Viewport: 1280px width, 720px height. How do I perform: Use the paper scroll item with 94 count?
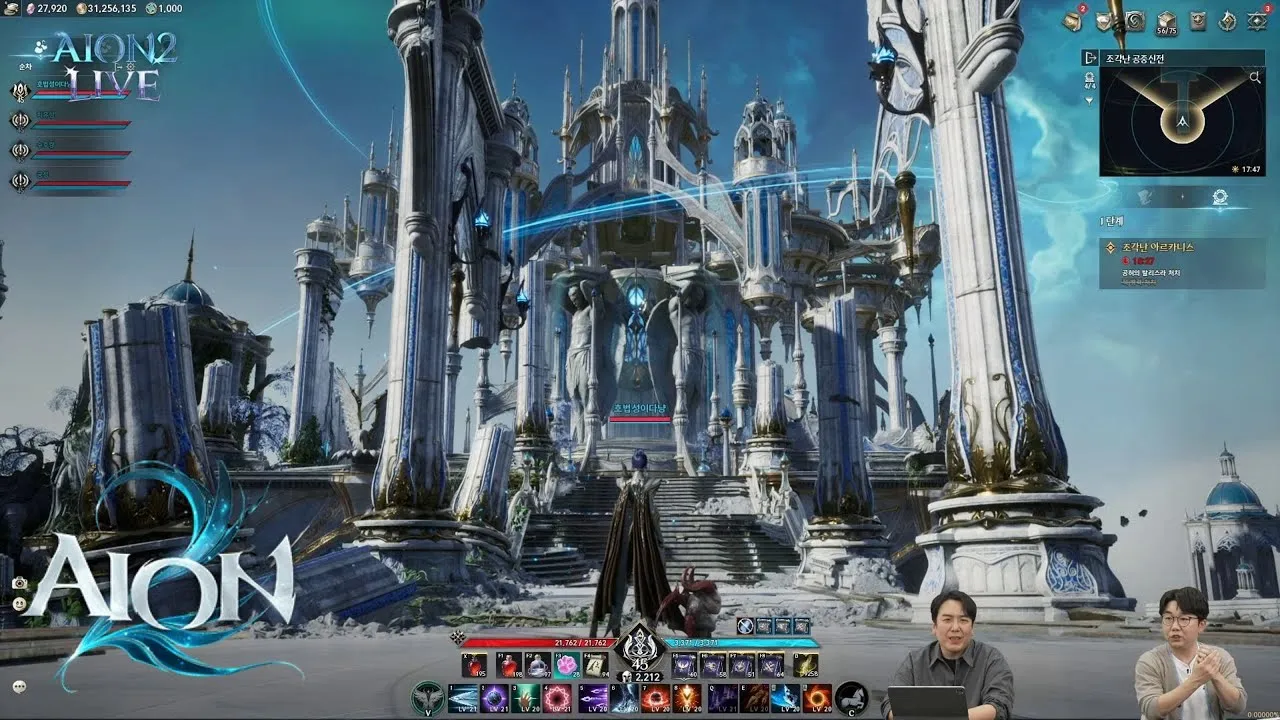click(x=597, y=665)
